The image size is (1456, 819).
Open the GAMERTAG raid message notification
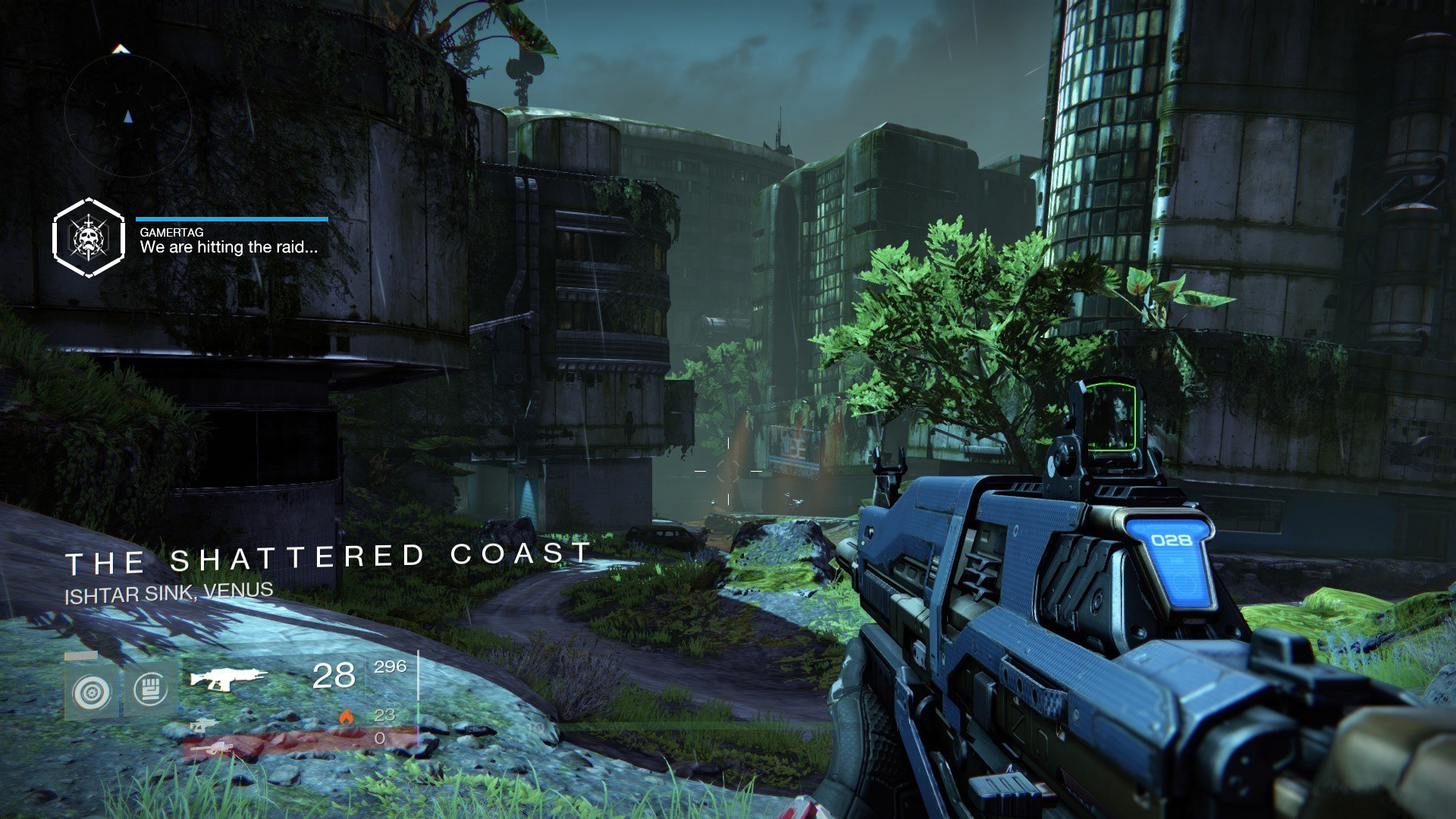[x=229, y=241]
